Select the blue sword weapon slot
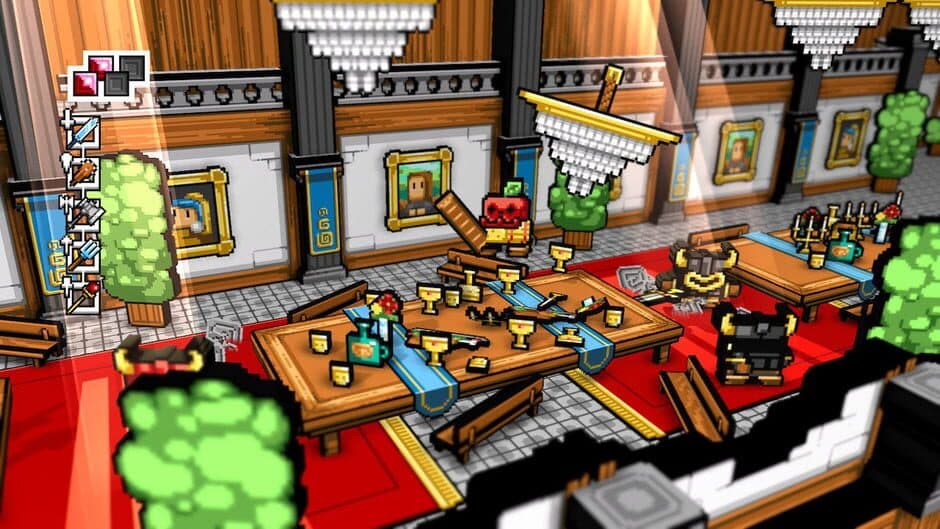The width and height of the screenshot is (940, 529). (x=84, y=131)
